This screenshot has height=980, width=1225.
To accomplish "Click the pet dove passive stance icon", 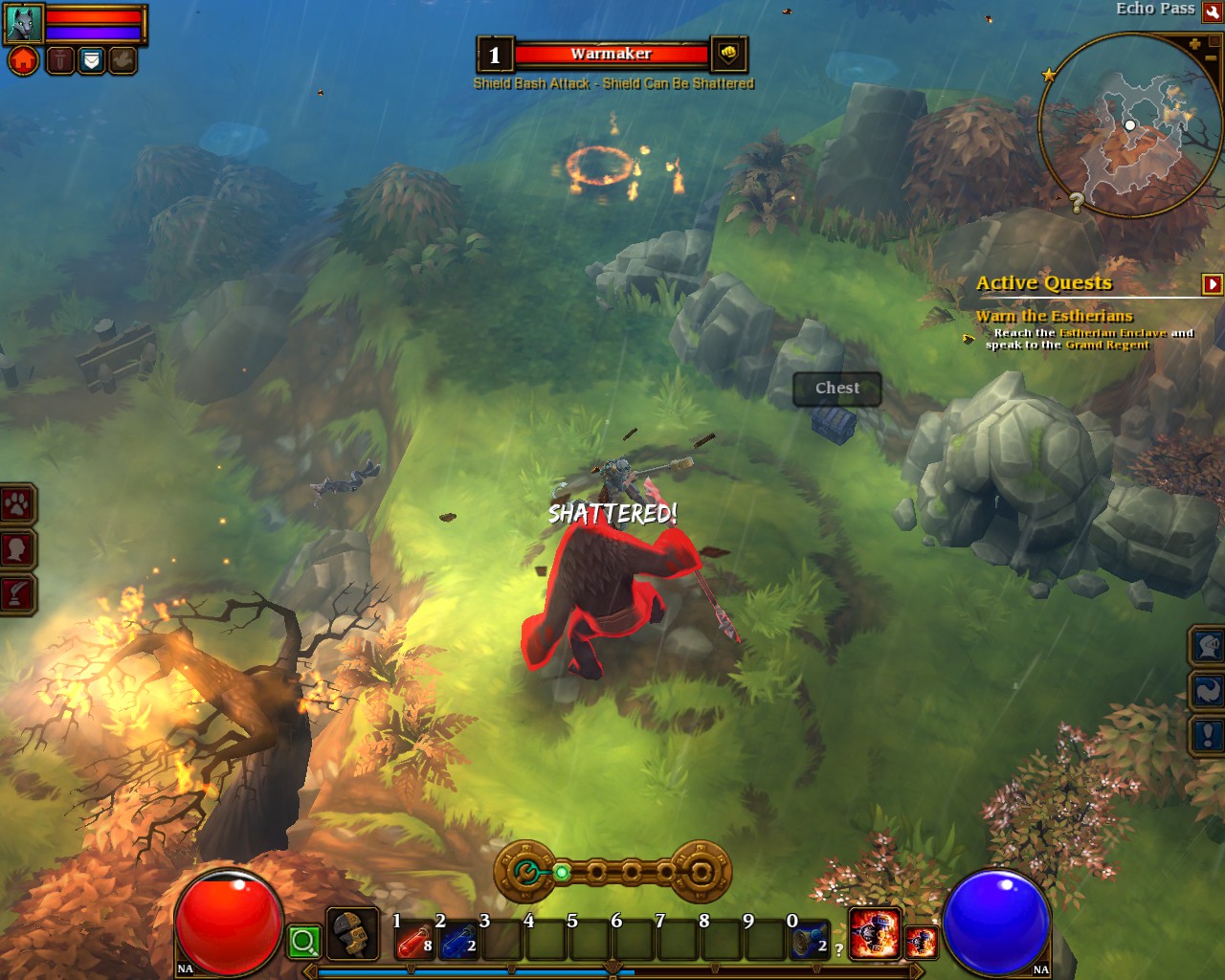I will point(122,61).
